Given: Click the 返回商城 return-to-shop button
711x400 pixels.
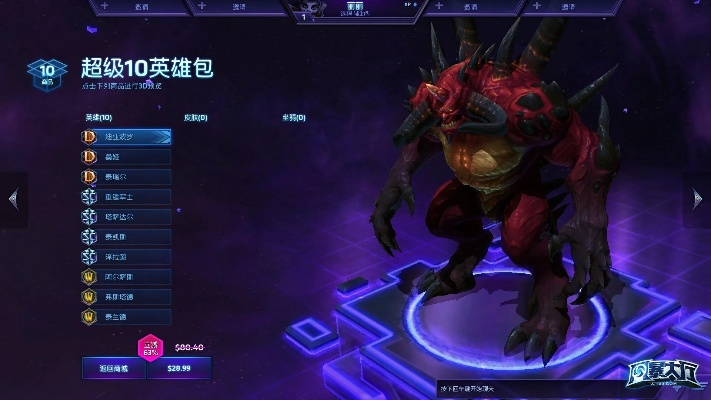Looking at the screenshot, I should tap(113, 369).
